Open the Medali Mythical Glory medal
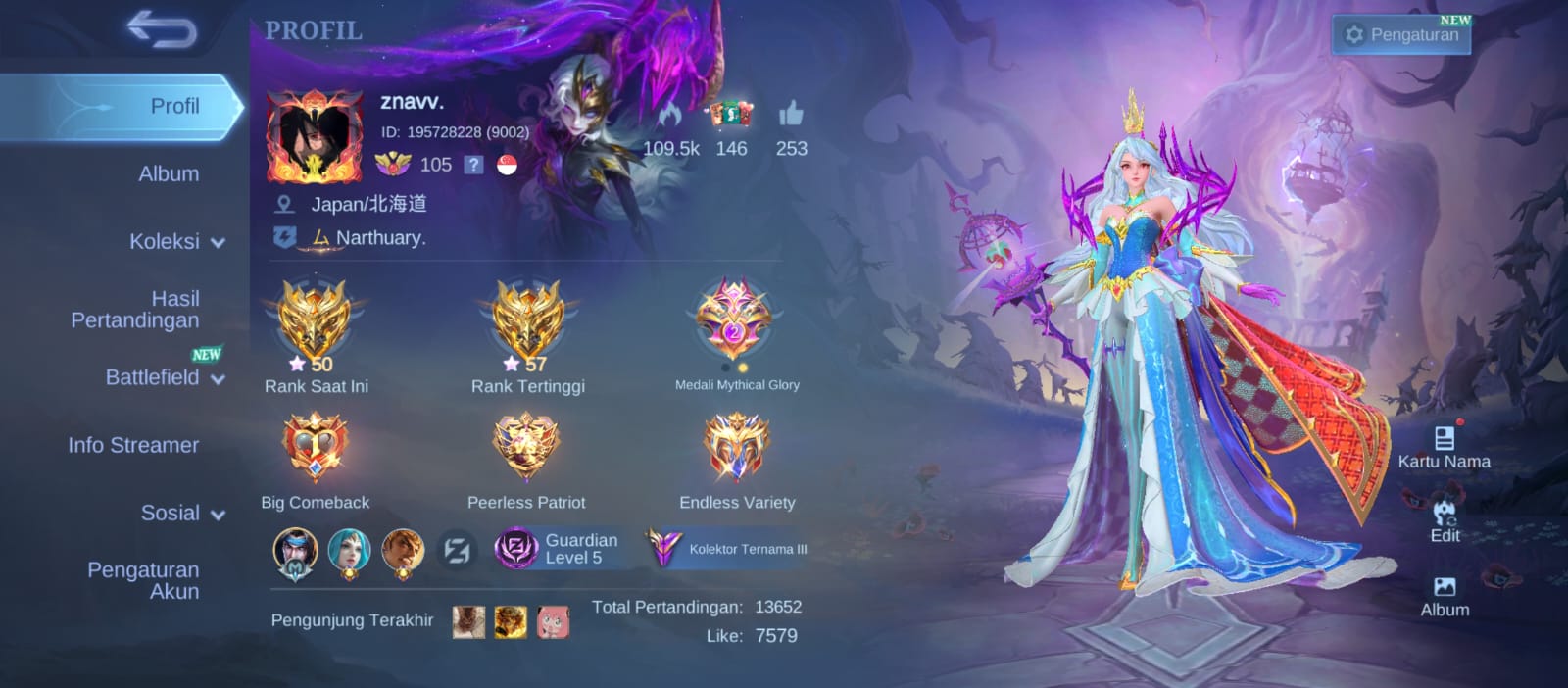Image resolution: width=1568 pixels, height=688 pixels. 735,319
